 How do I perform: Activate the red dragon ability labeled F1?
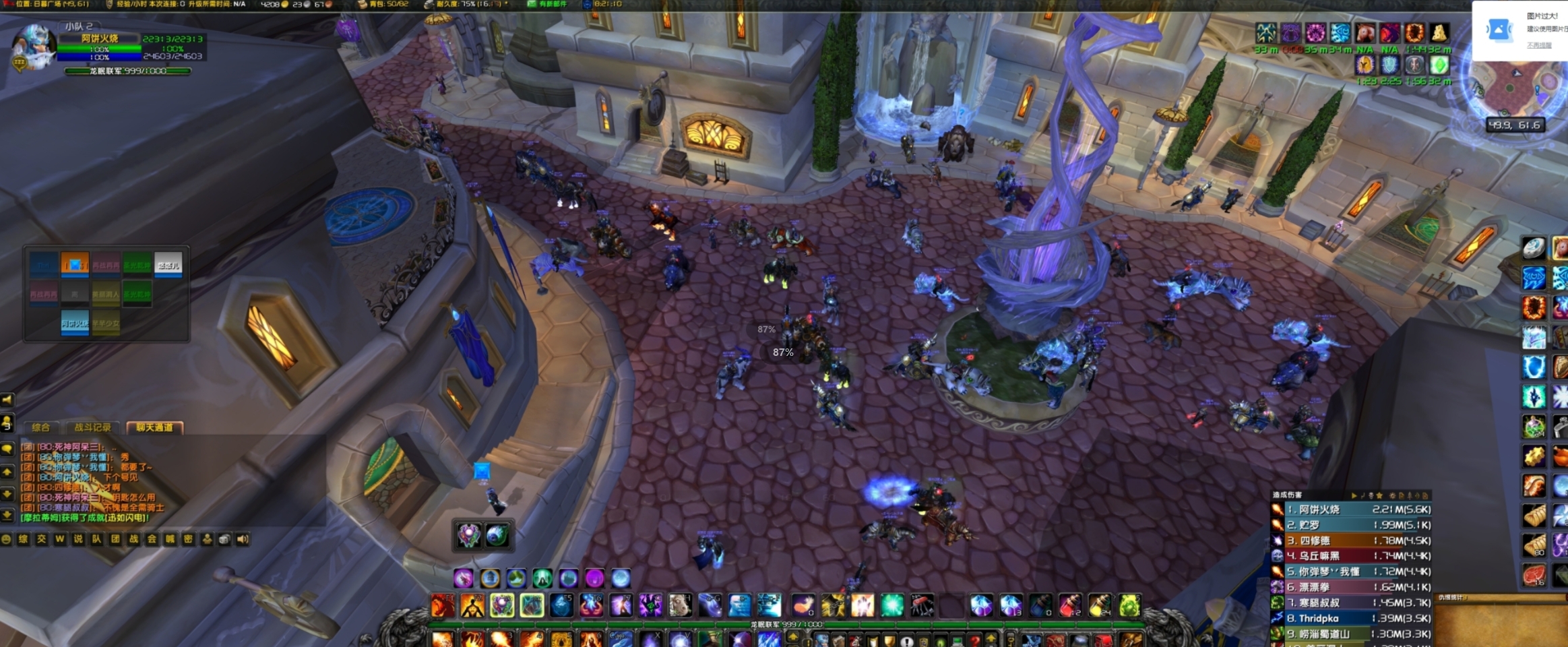point(442,605)
